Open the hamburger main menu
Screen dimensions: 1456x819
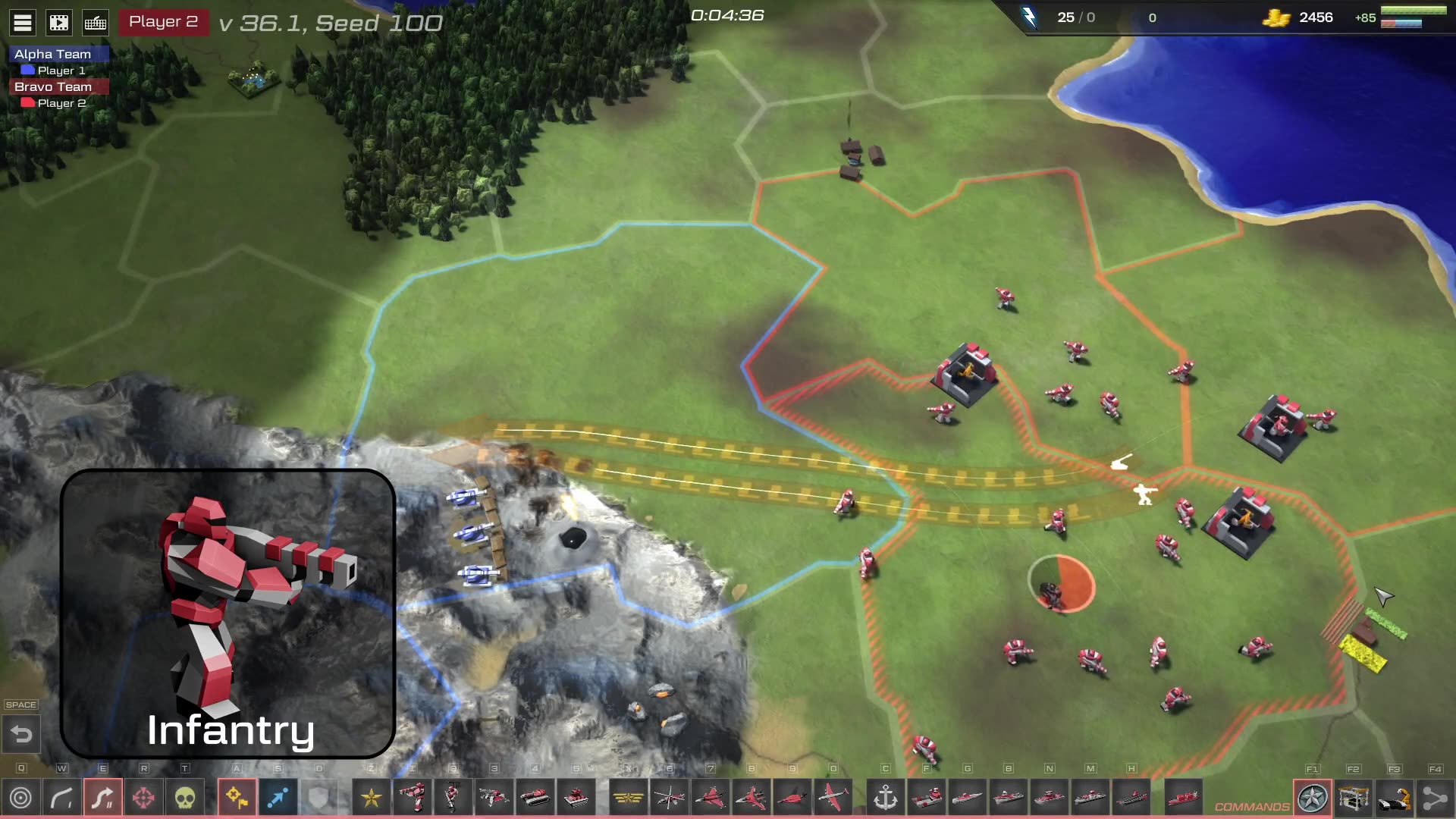click(x=23, y=23)
